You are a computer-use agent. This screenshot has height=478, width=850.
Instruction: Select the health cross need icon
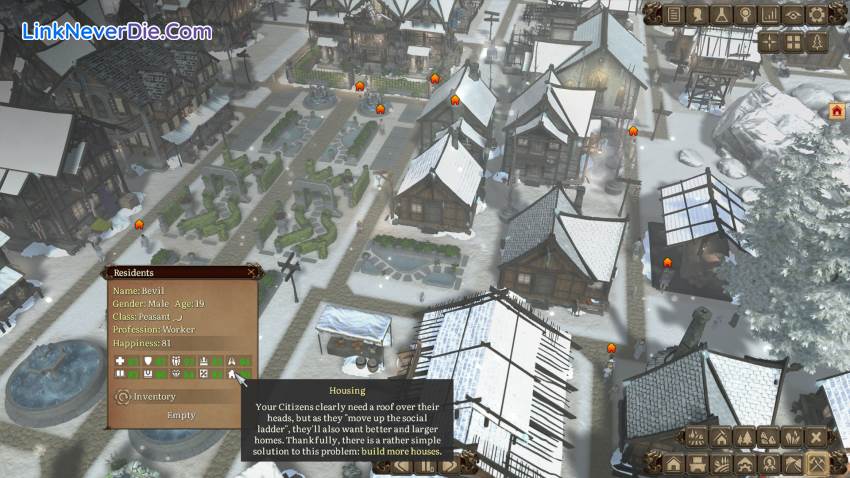coord(121,361)
